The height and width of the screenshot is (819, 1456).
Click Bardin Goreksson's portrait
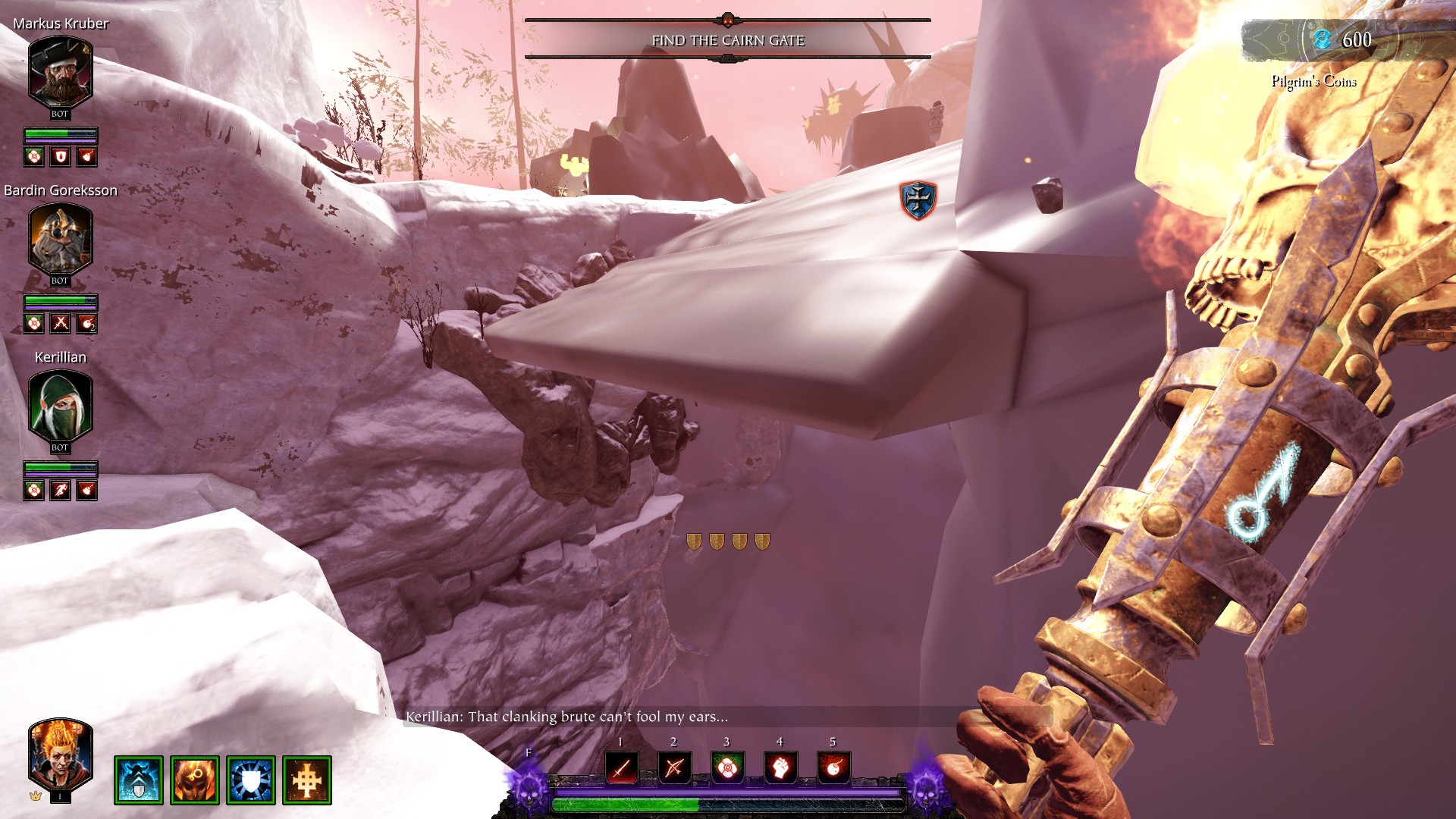pyautogui.click(x=60, y=240)
